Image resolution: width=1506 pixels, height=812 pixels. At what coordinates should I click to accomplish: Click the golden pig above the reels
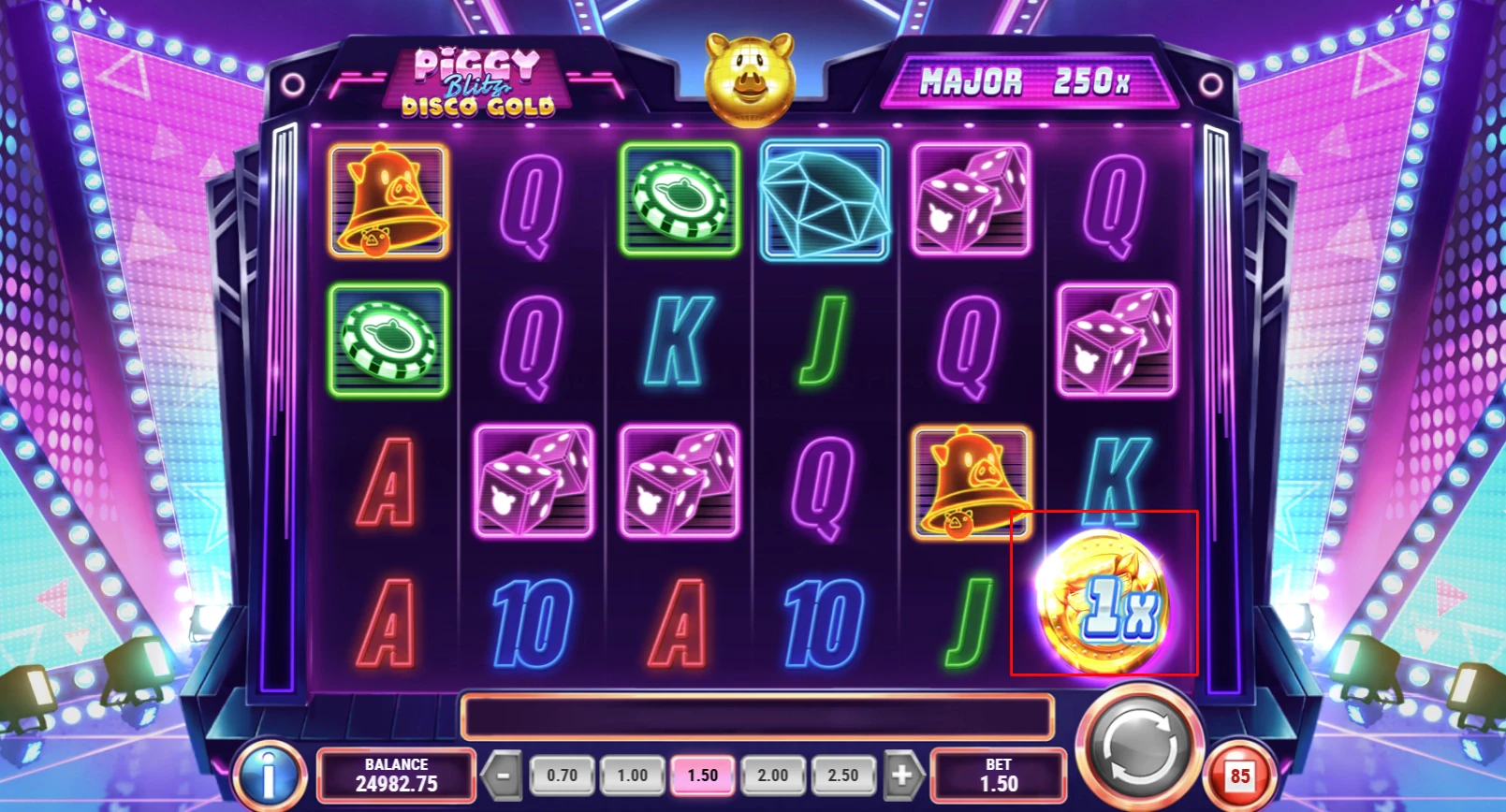[x=750, y=78]
